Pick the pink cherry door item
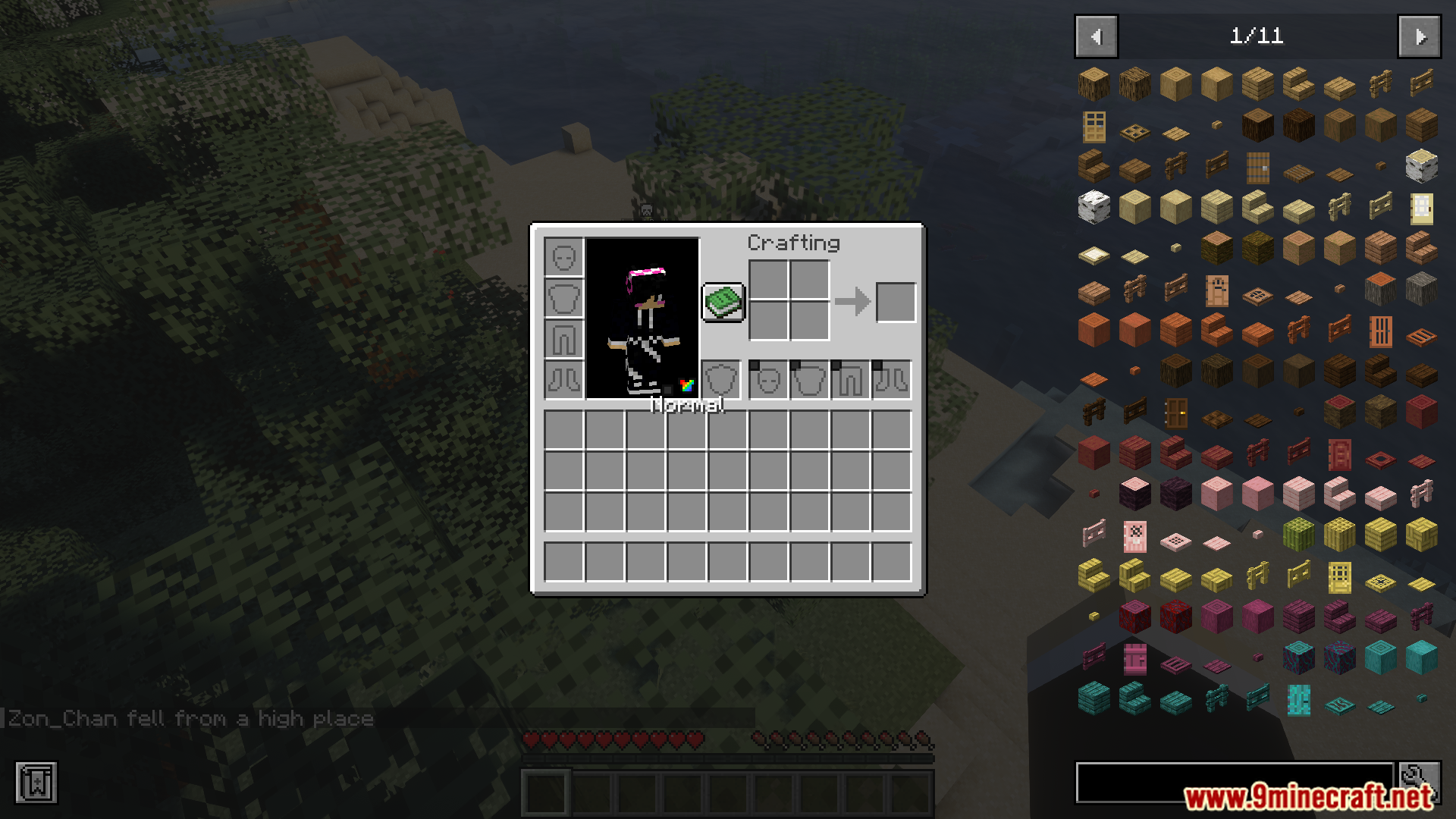Screen dimensions: 1456x819 pos(1135,537)
